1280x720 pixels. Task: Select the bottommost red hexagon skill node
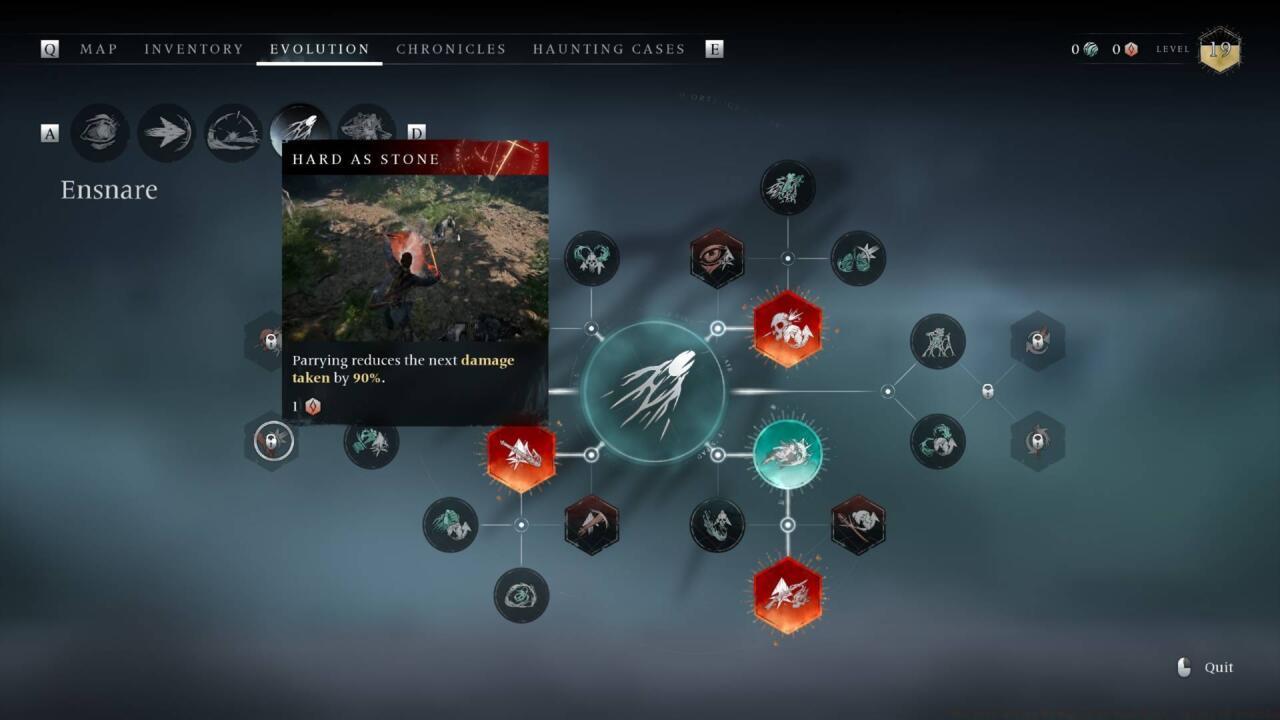(787, 595)
